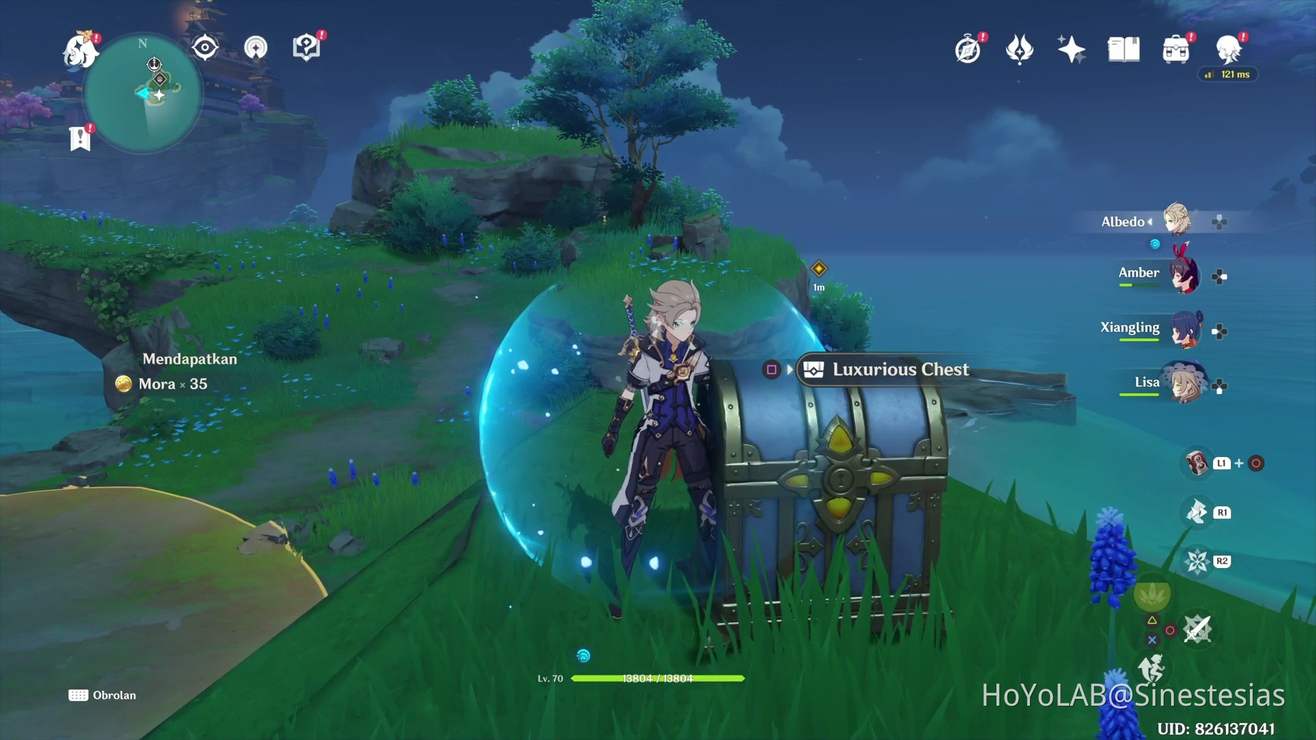
Task: Collapse the party list via Albedo's arrow
Action: [x=1152, y=221]
